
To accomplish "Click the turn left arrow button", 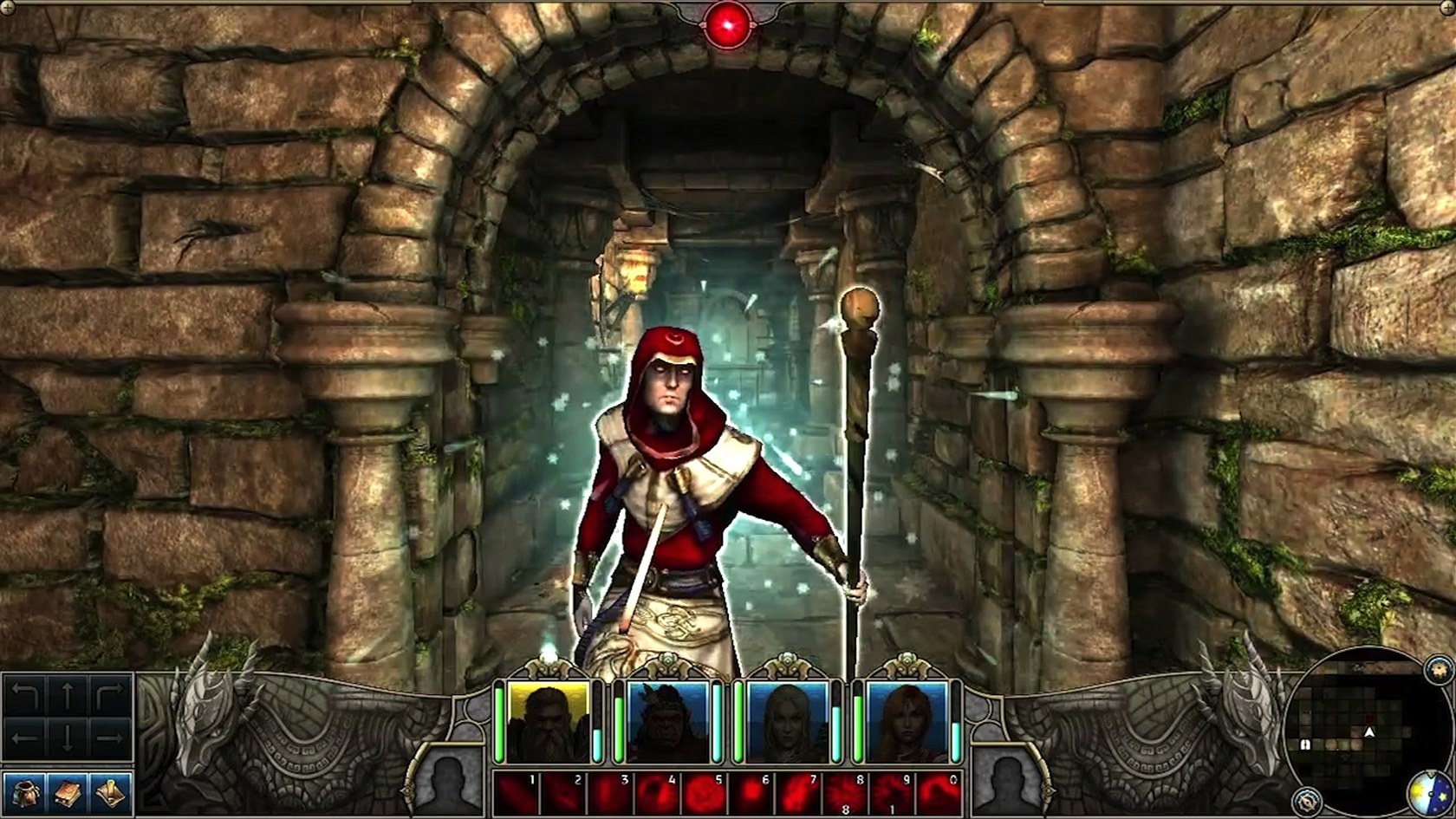I will (25, 696).
